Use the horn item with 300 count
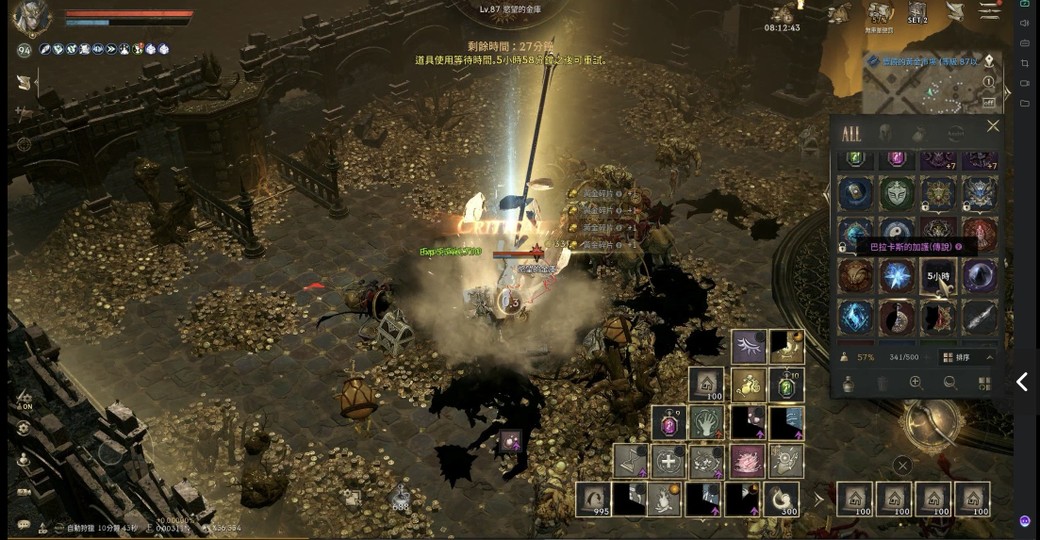1040x540 pixels. (x=780, y=498)
